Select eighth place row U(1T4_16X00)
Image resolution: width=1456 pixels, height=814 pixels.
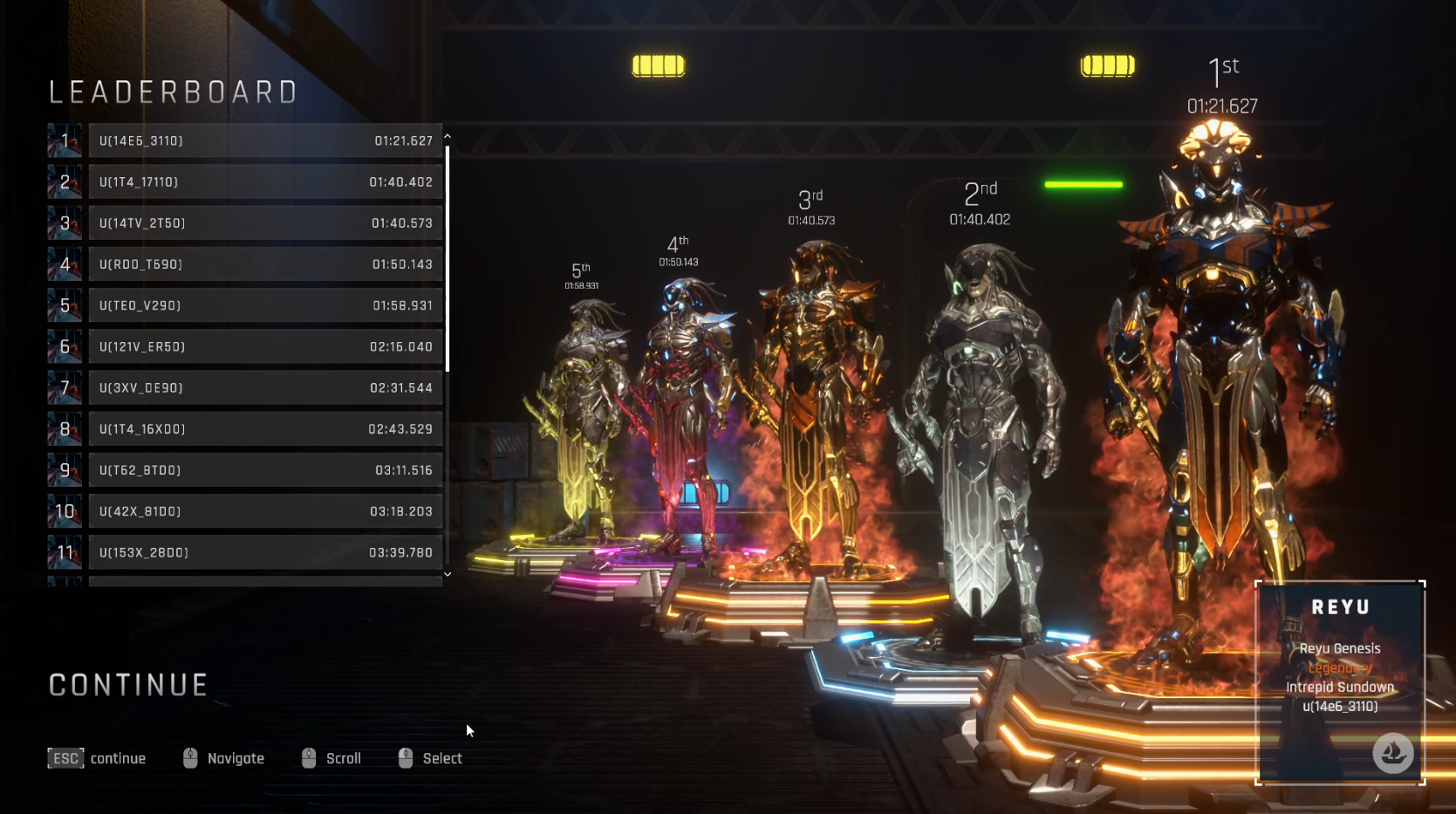tap(265, 429)
